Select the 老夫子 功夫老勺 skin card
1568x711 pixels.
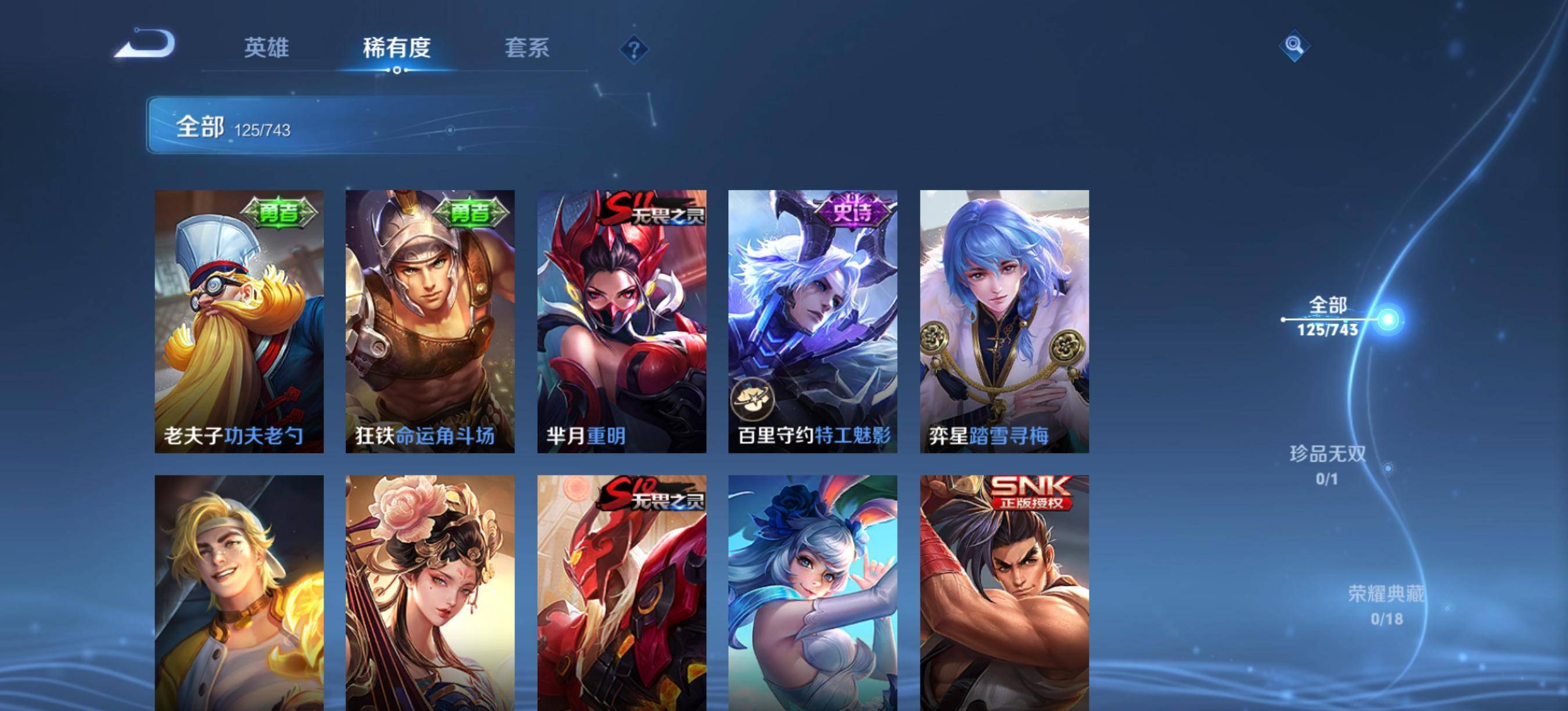pyautogui.click(x=239, y=321)
